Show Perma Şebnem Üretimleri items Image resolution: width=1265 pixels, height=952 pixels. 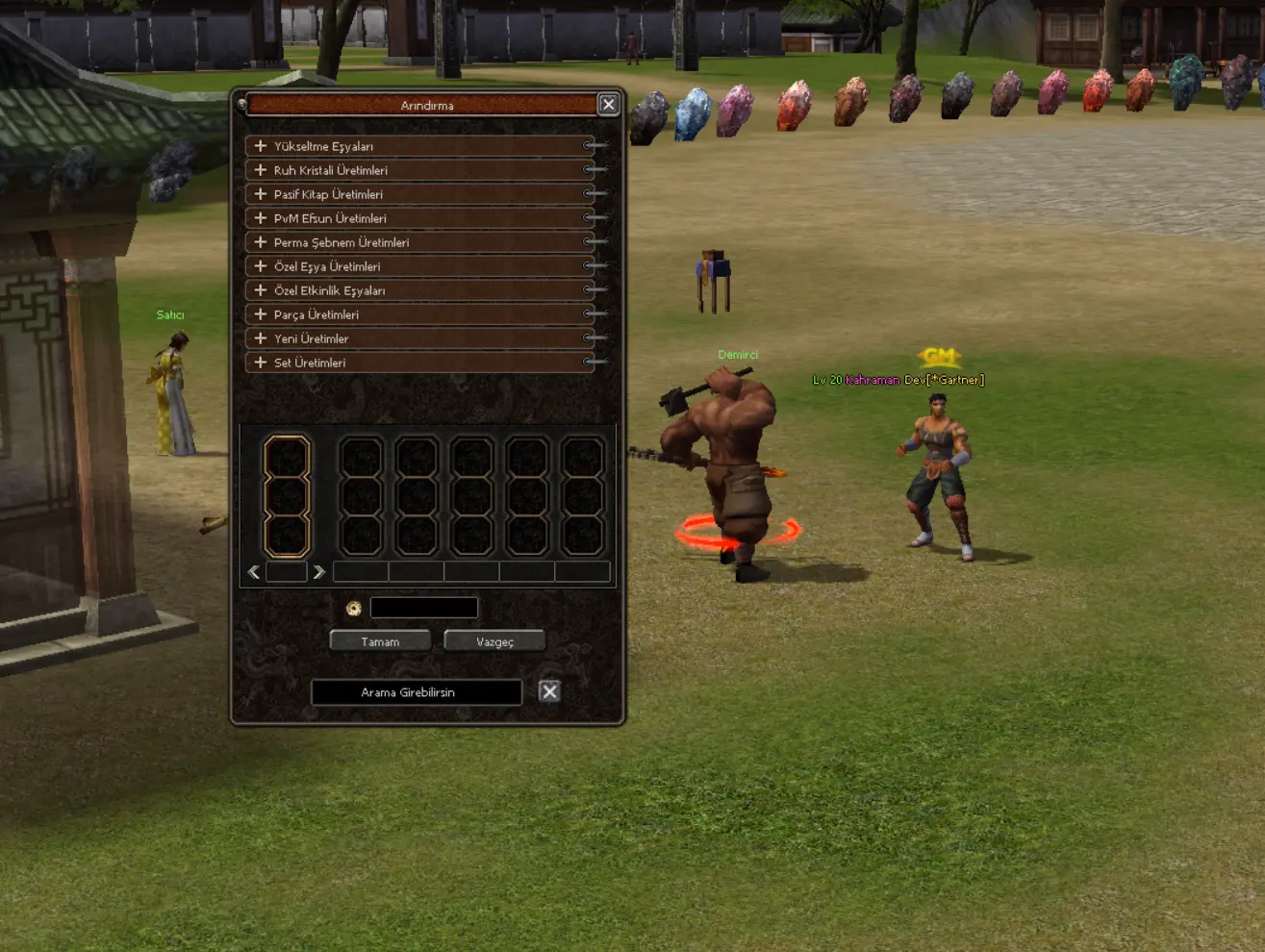point(261,242)
